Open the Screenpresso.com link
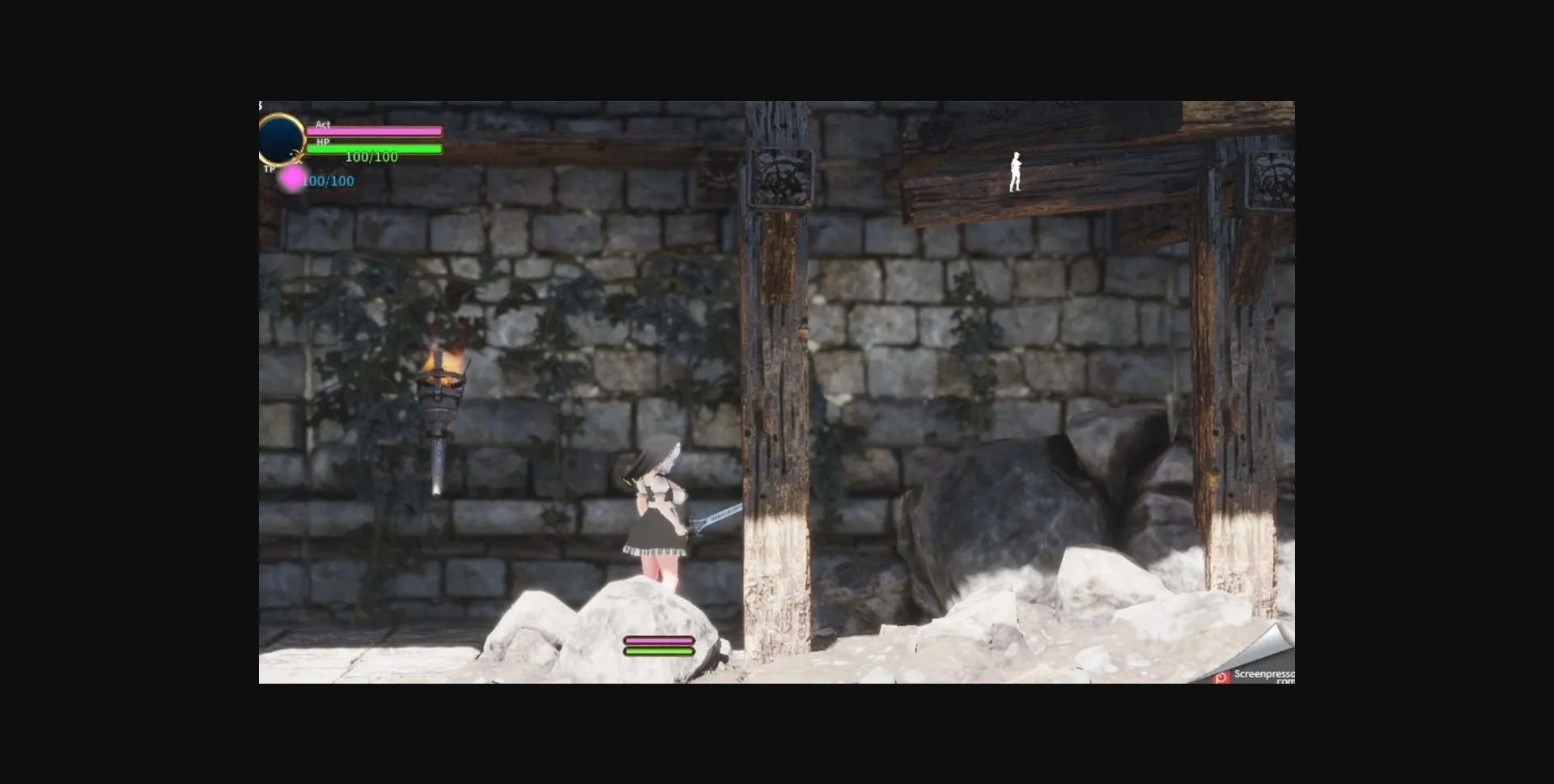The image size is (1554, 784). [x=1263, y=674]
